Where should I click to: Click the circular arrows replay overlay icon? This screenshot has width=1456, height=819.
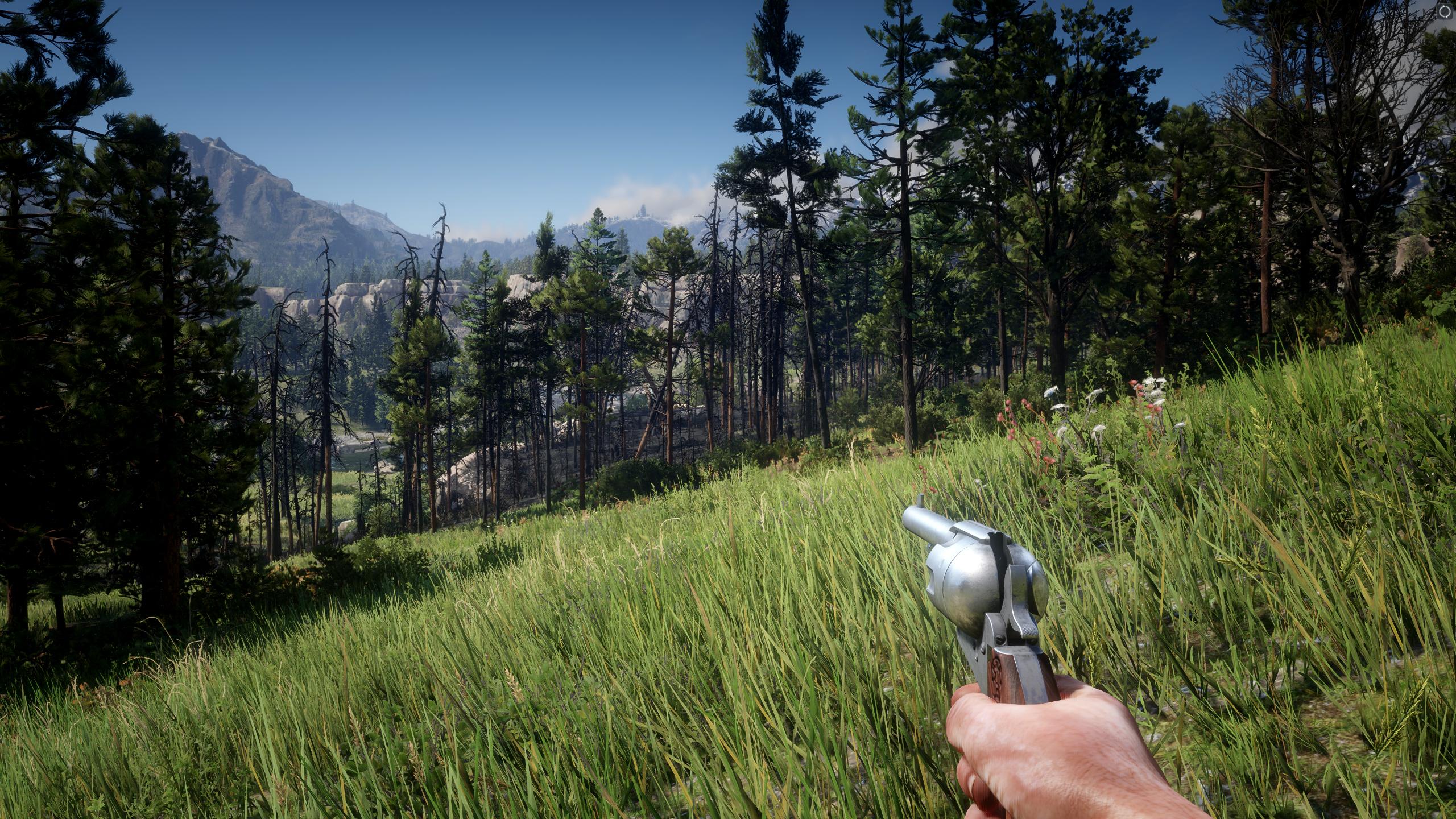(1445, 11)
